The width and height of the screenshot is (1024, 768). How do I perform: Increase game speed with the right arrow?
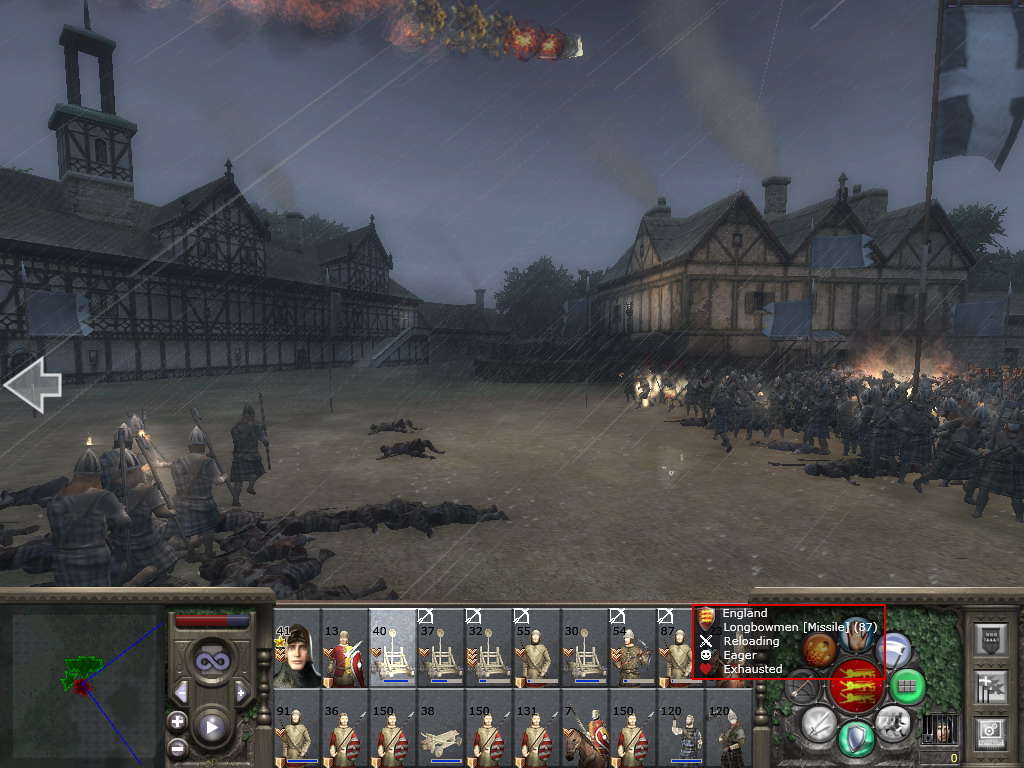click(241, 692)
